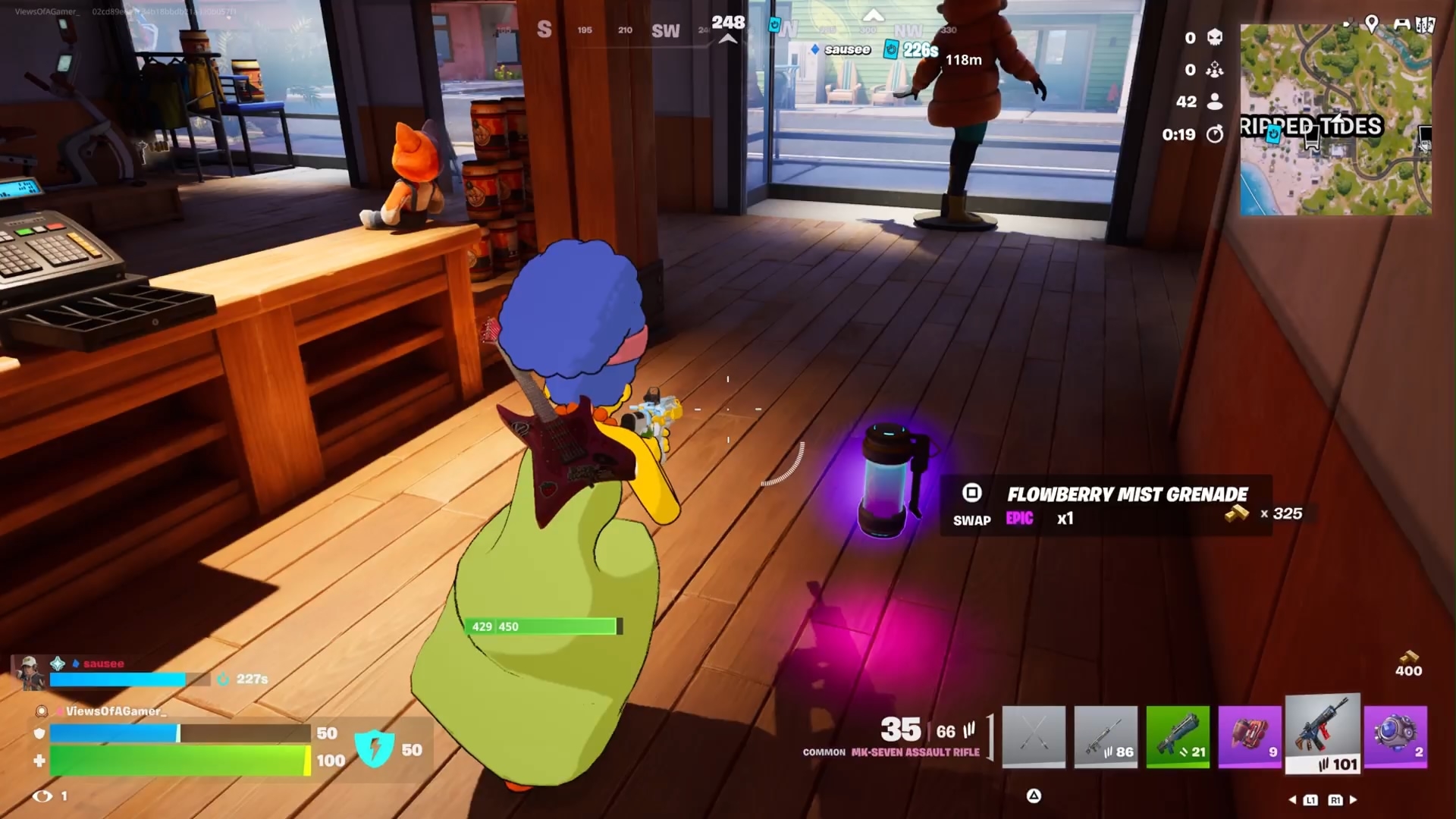
Task: Click the blue lightning shield icon
Action: click(375, 748)
